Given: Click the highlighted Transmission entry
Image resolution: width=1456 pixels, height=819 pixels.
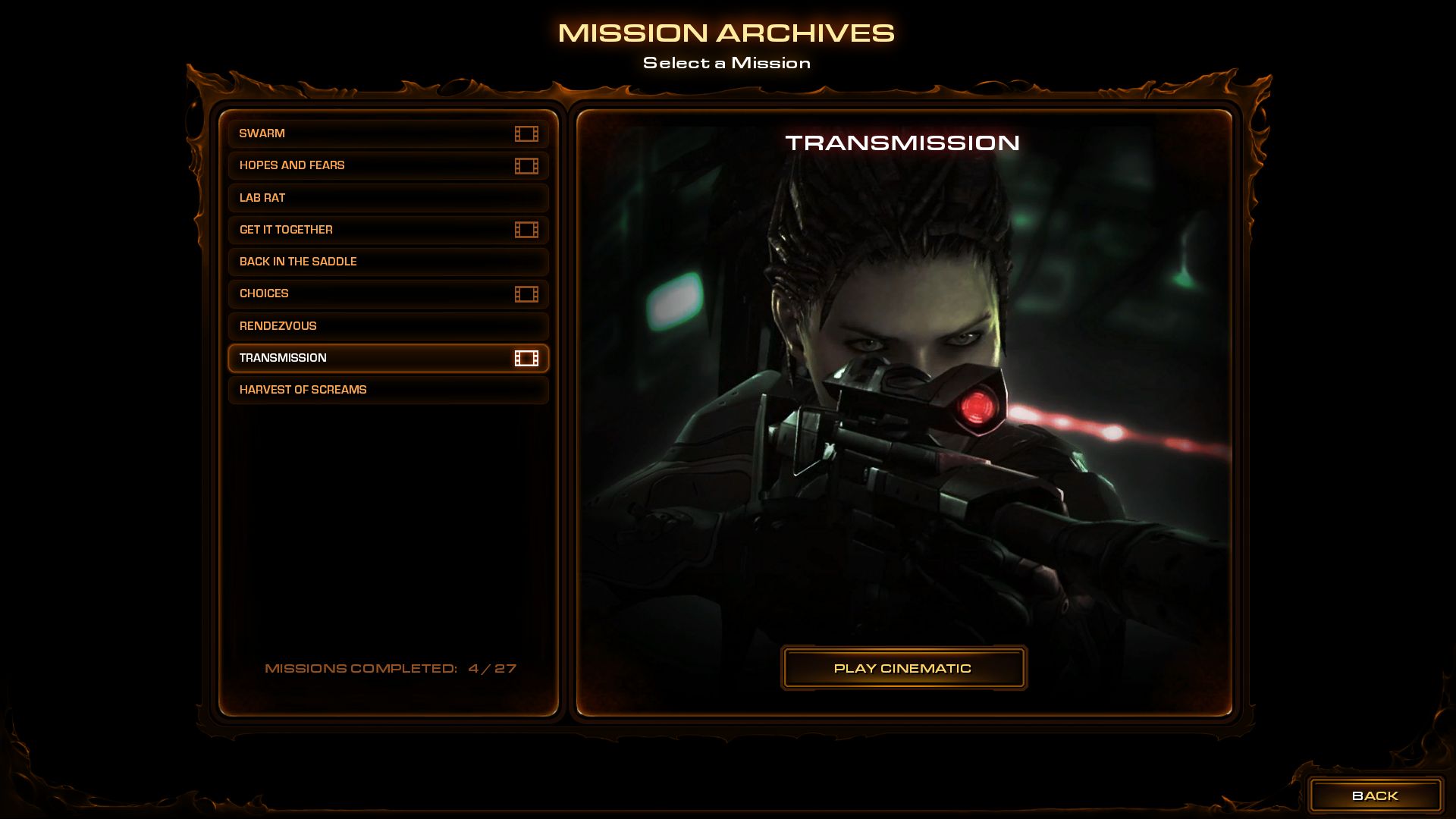Looking at the screenshot, I should click(388, 358).
